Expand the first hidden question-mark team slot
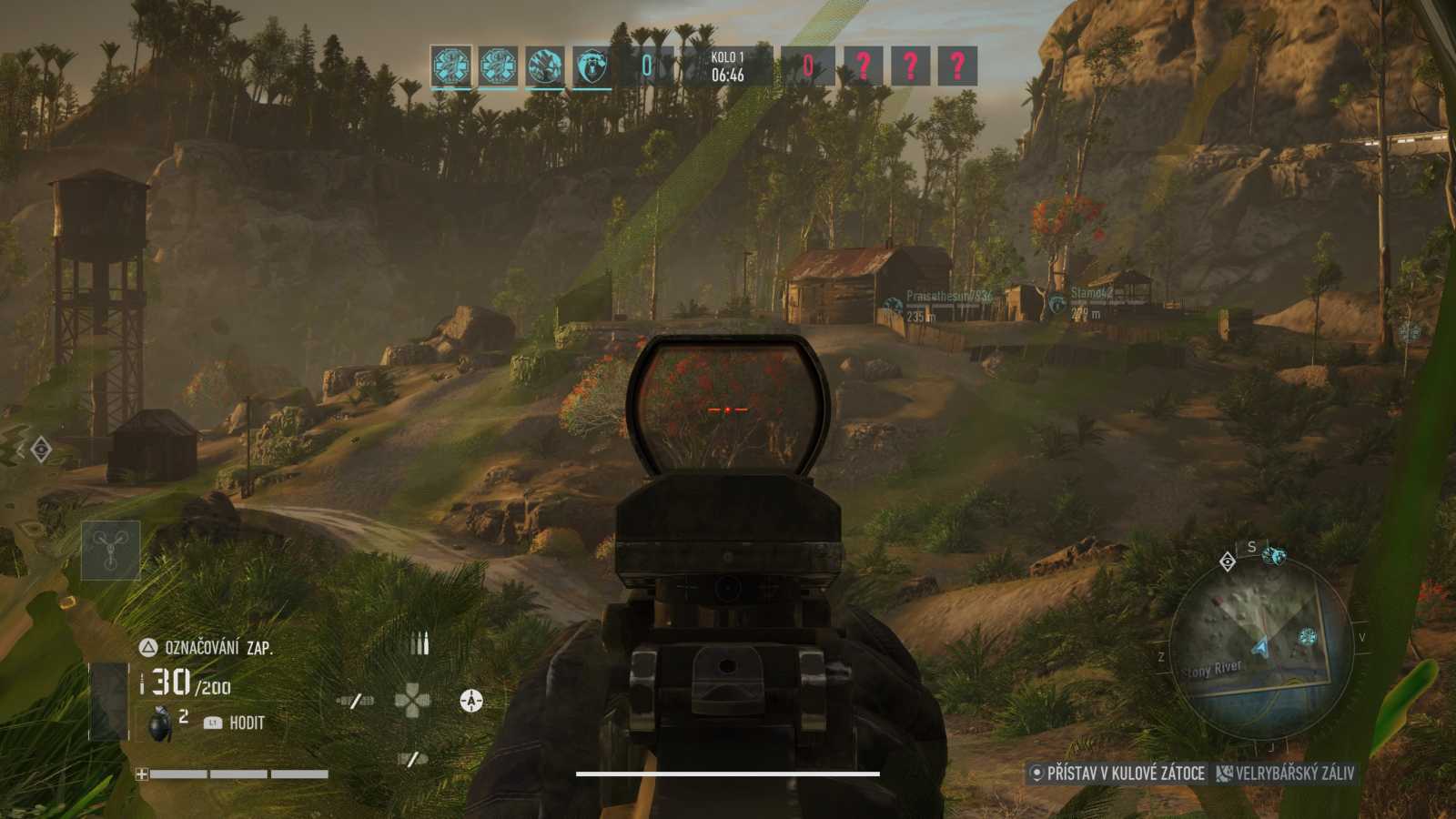Screen dimensions: 1456x819 (x=864, y=65)
